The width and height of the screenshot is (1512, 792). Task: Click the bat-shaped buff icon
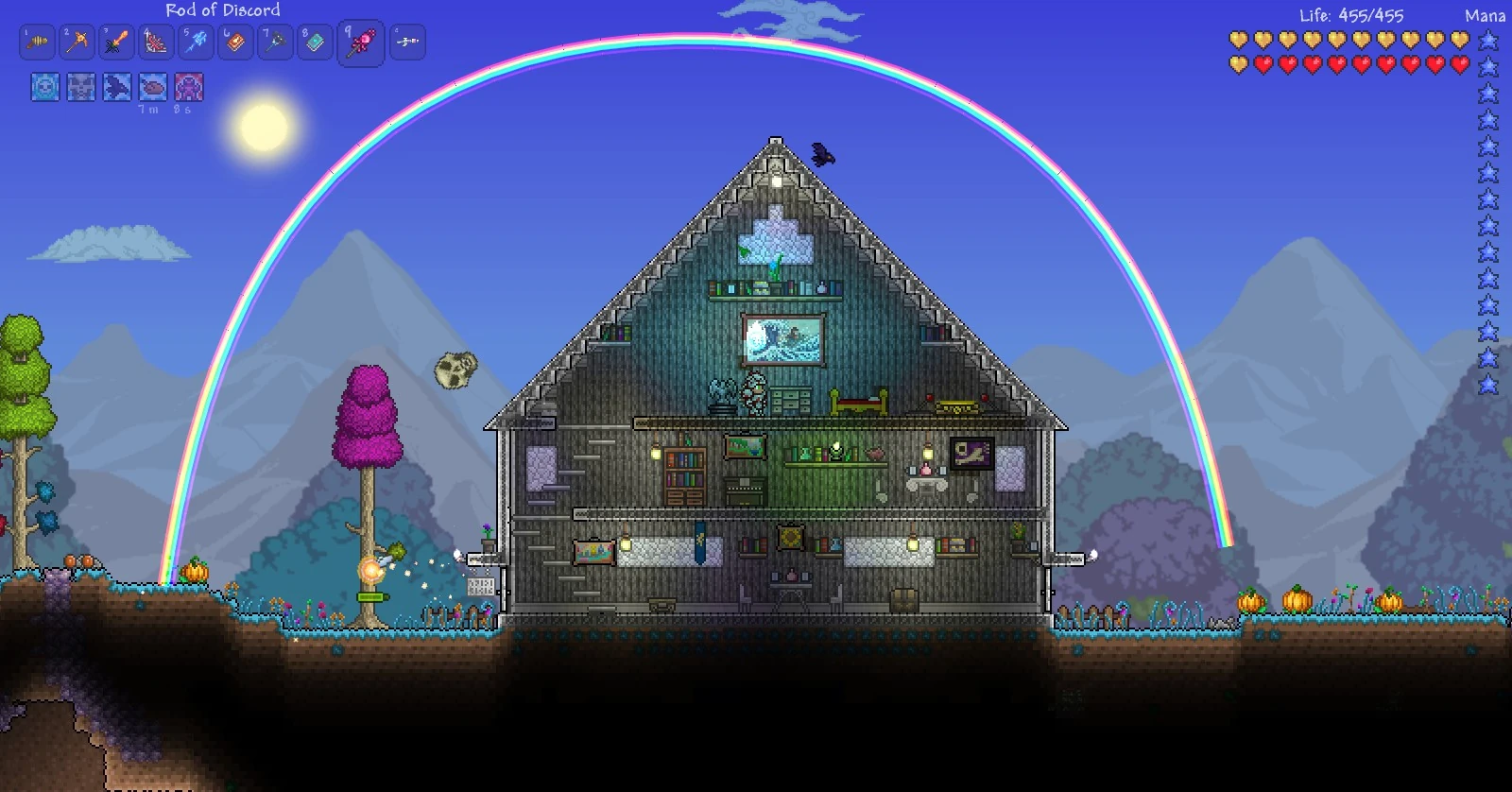pyautogui.click(x=116, y=87)
